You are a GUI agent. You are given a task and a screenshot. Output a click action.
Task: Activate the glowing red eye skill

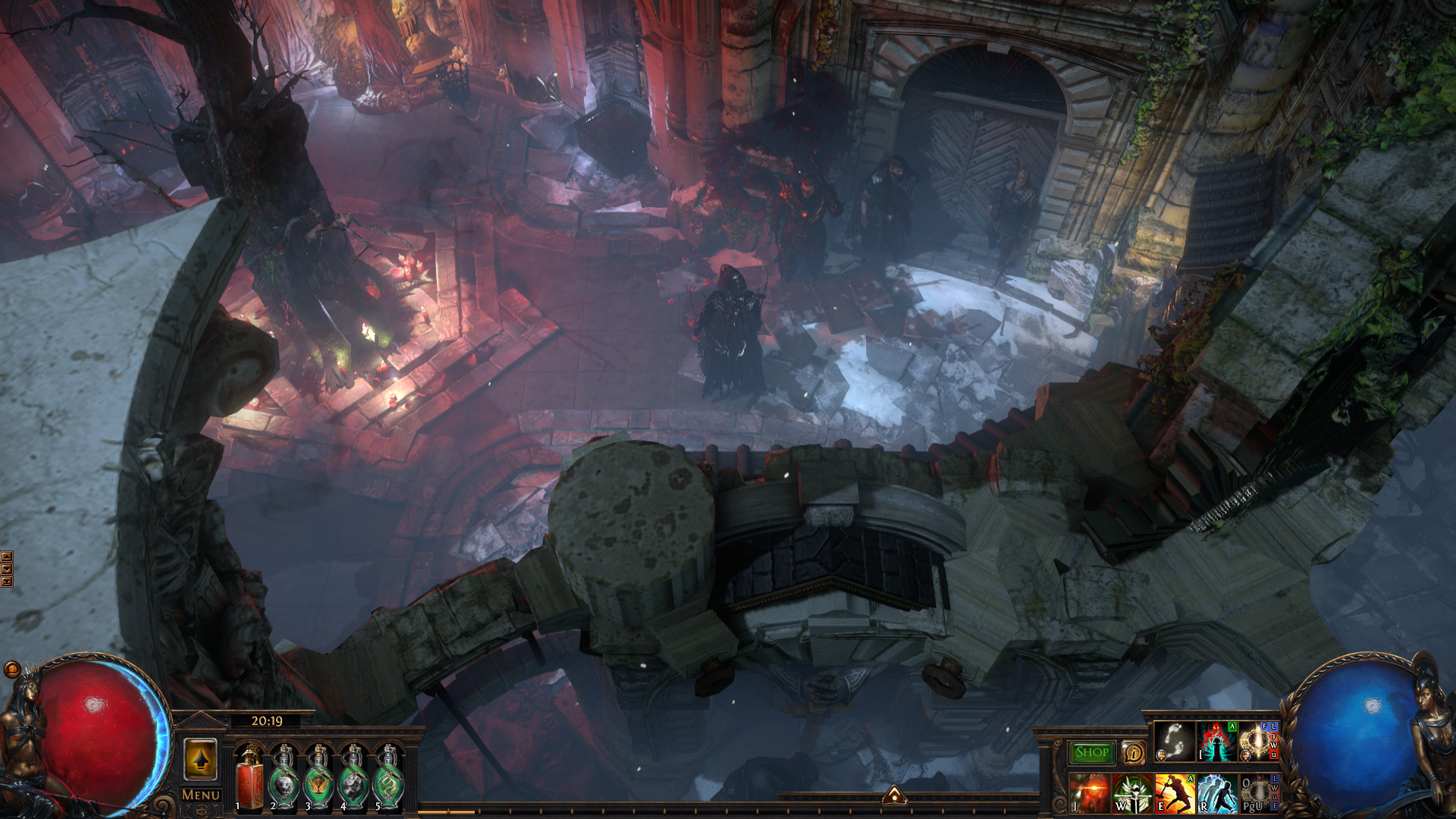[x=1089, y=793]
